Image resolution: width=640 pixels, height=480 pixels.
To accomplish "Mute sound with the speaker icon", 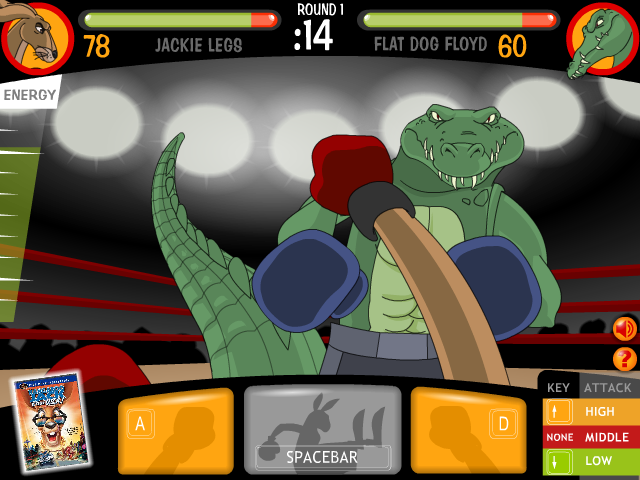I will click(x=625, y=328).
